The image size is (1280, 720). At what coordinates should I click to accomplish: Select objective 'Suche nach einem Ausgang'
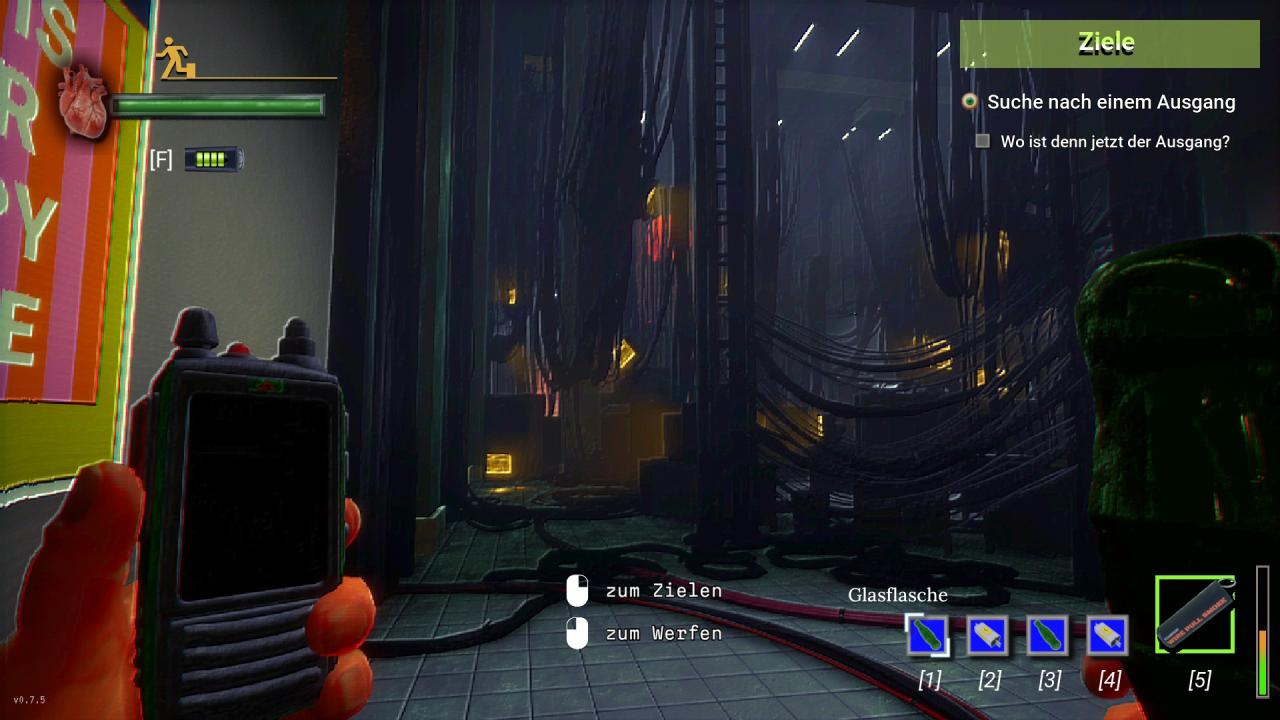(x=1110, y=102)
